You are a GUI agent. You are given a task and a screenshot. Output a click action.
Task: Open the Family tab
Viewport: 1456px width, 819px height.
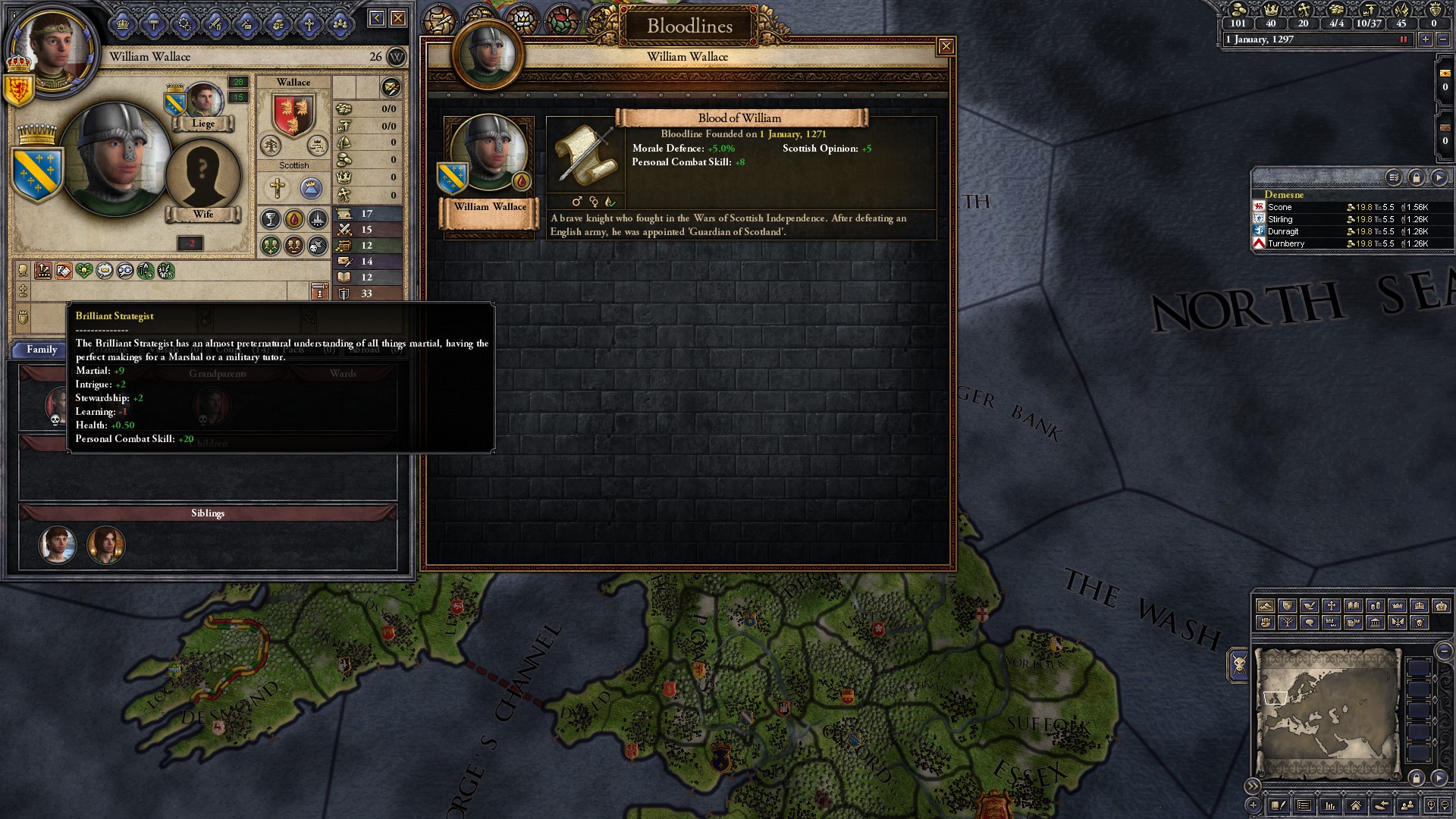point(42,350)
